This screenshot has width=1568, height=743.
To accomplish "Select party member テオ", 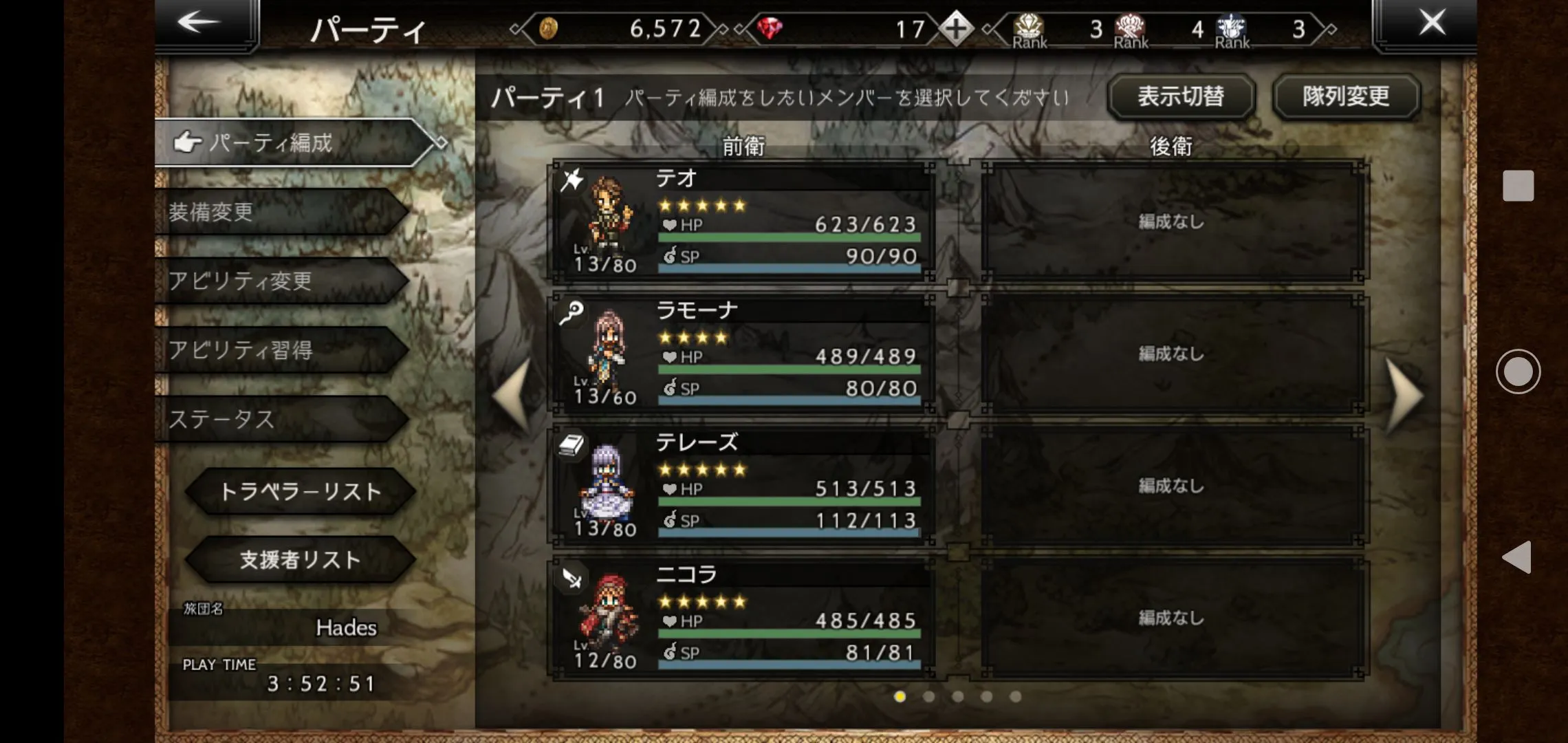I will coord(743,222).
